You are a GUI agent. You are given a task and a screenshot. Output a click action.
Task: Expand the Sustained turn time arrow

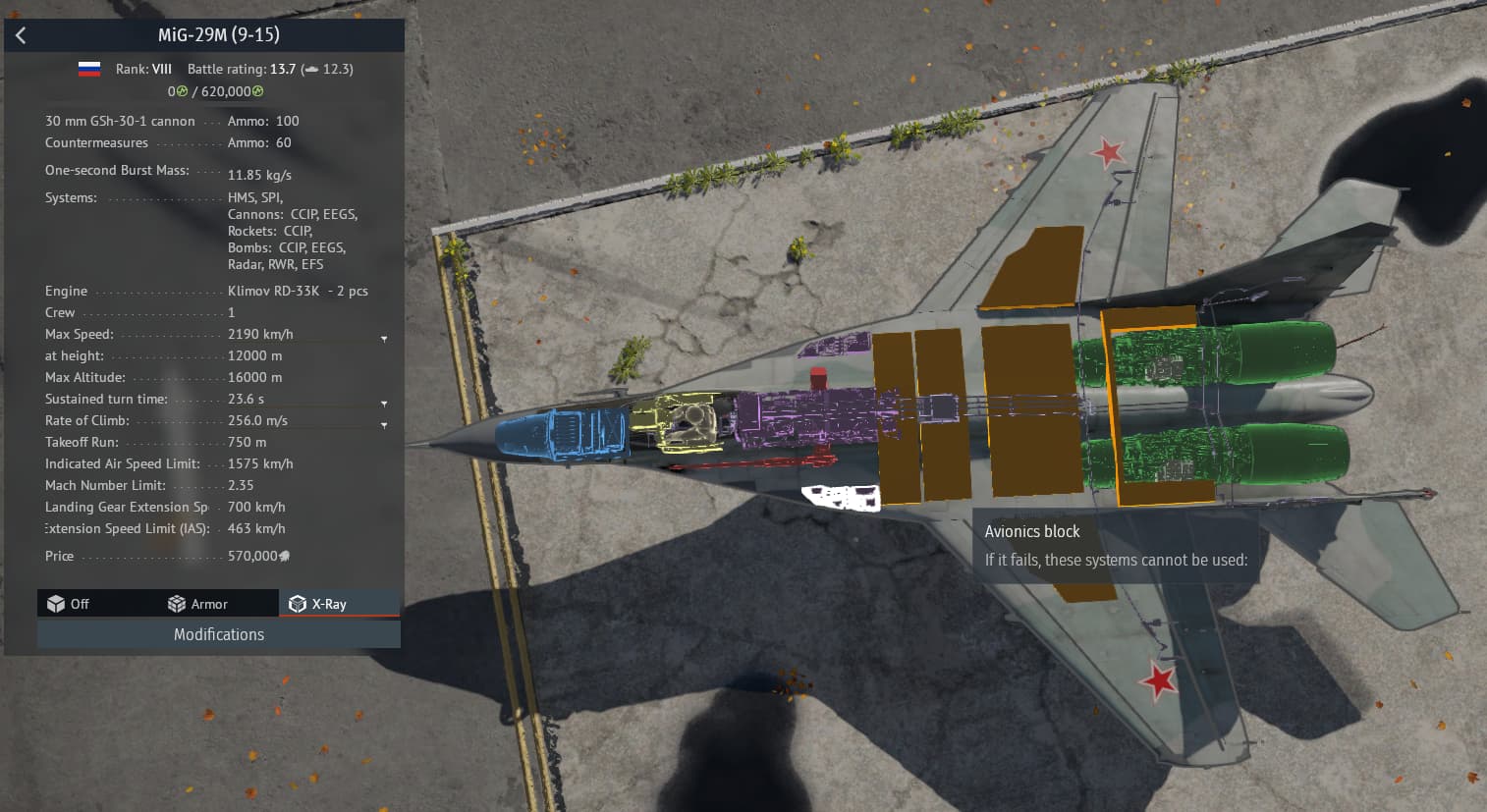tap(384, 403)
